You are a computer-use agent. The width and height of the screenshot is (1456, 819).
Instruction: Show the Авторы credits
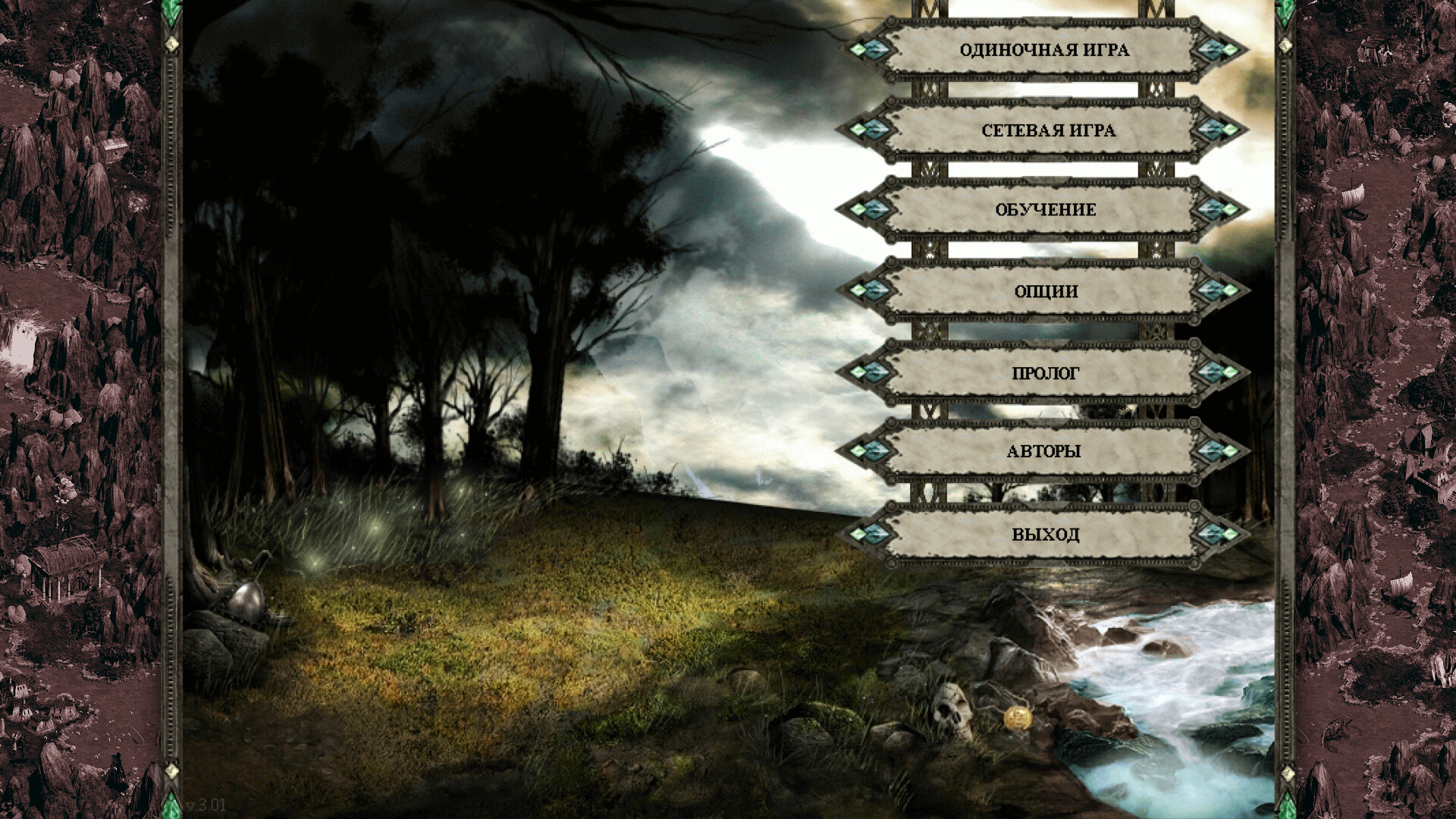click(x=1044, y=451)
